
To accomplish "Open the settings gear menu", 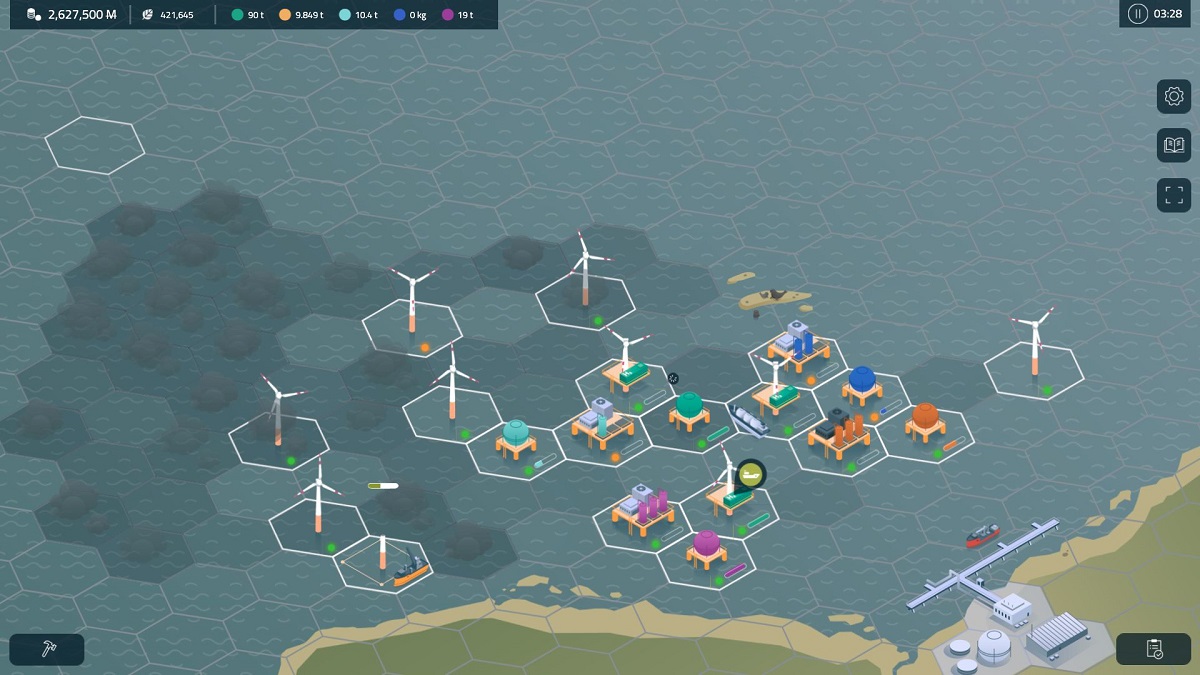I will (x=1174, y=96).
